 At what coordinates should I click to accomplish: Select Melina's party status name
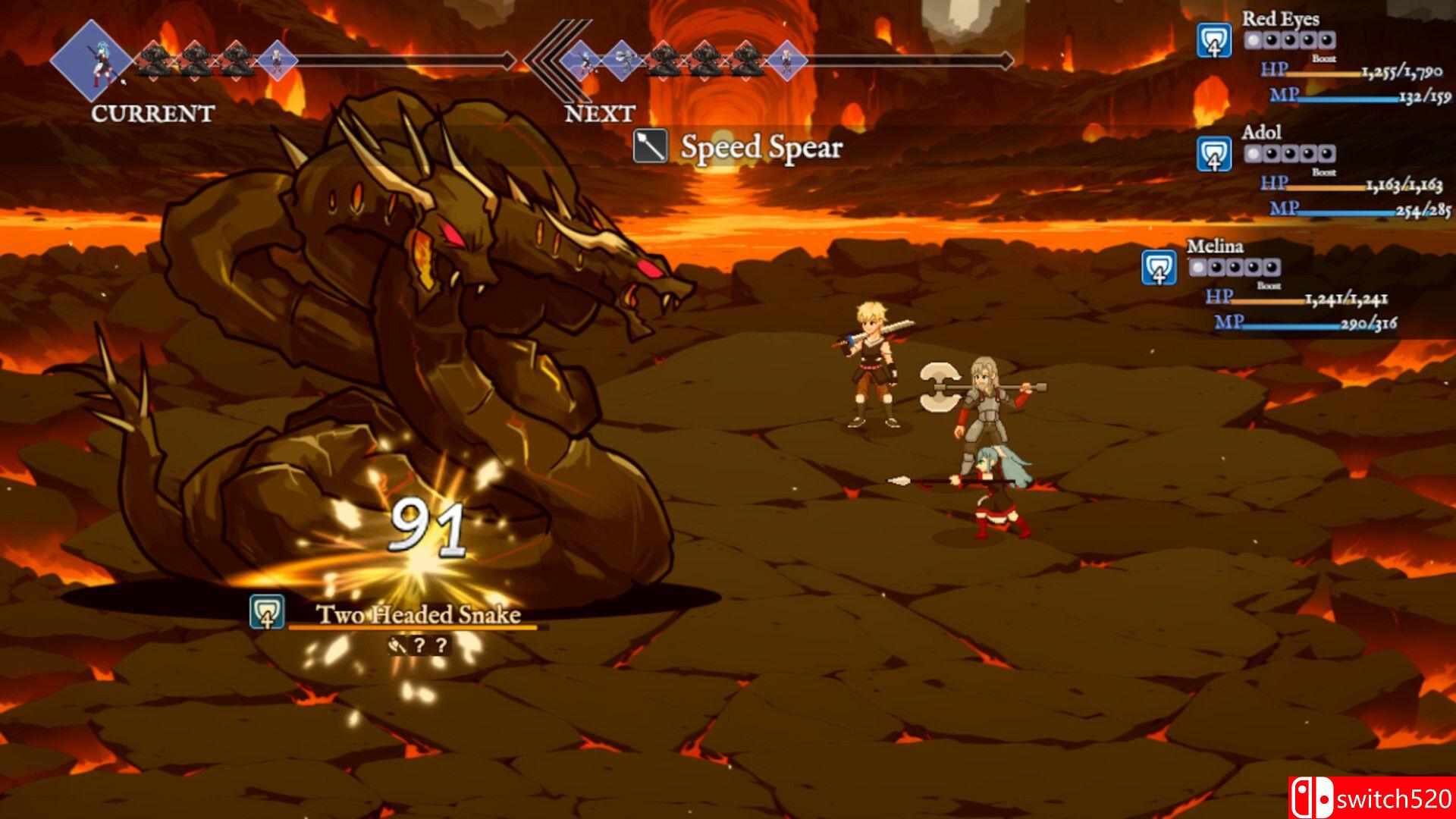1215,246
